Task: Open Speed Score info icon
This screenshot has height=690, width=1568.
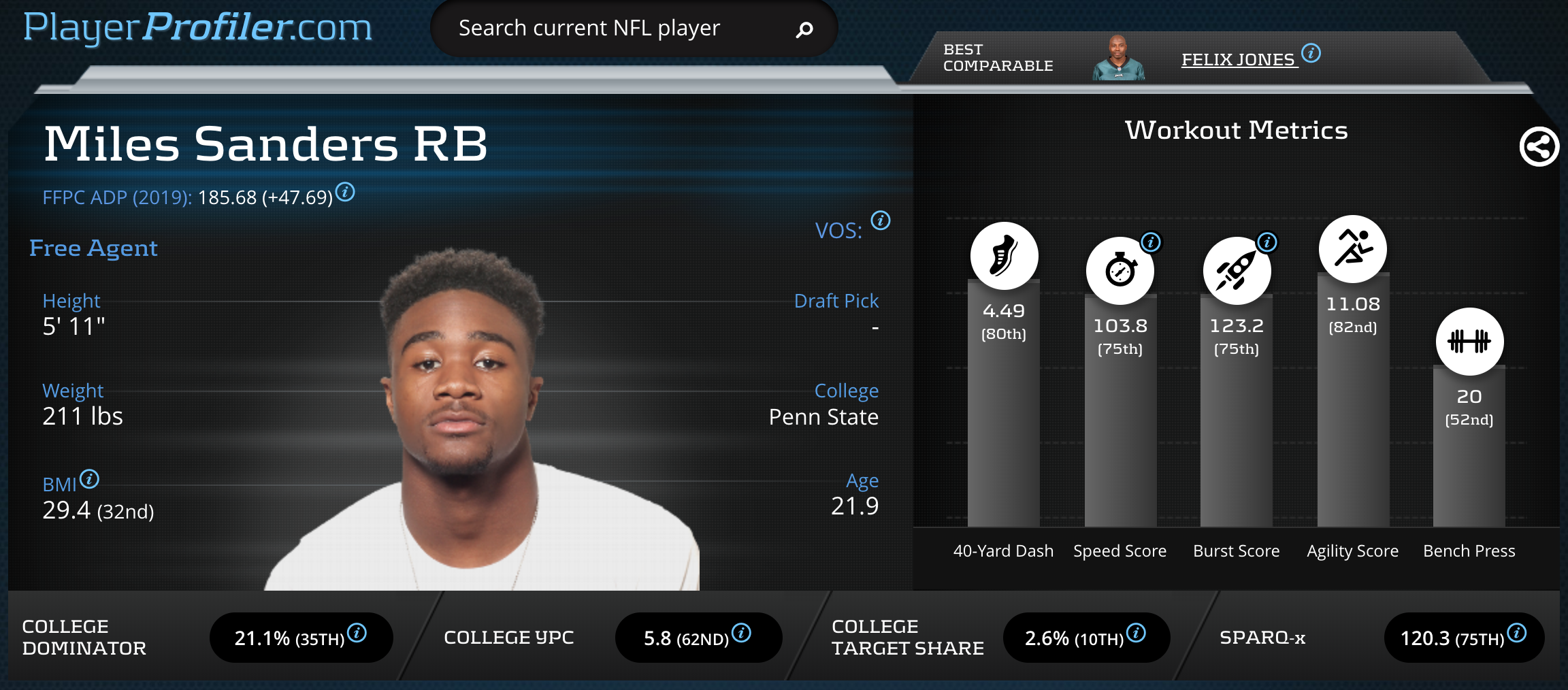Action: pos(1151,242)
